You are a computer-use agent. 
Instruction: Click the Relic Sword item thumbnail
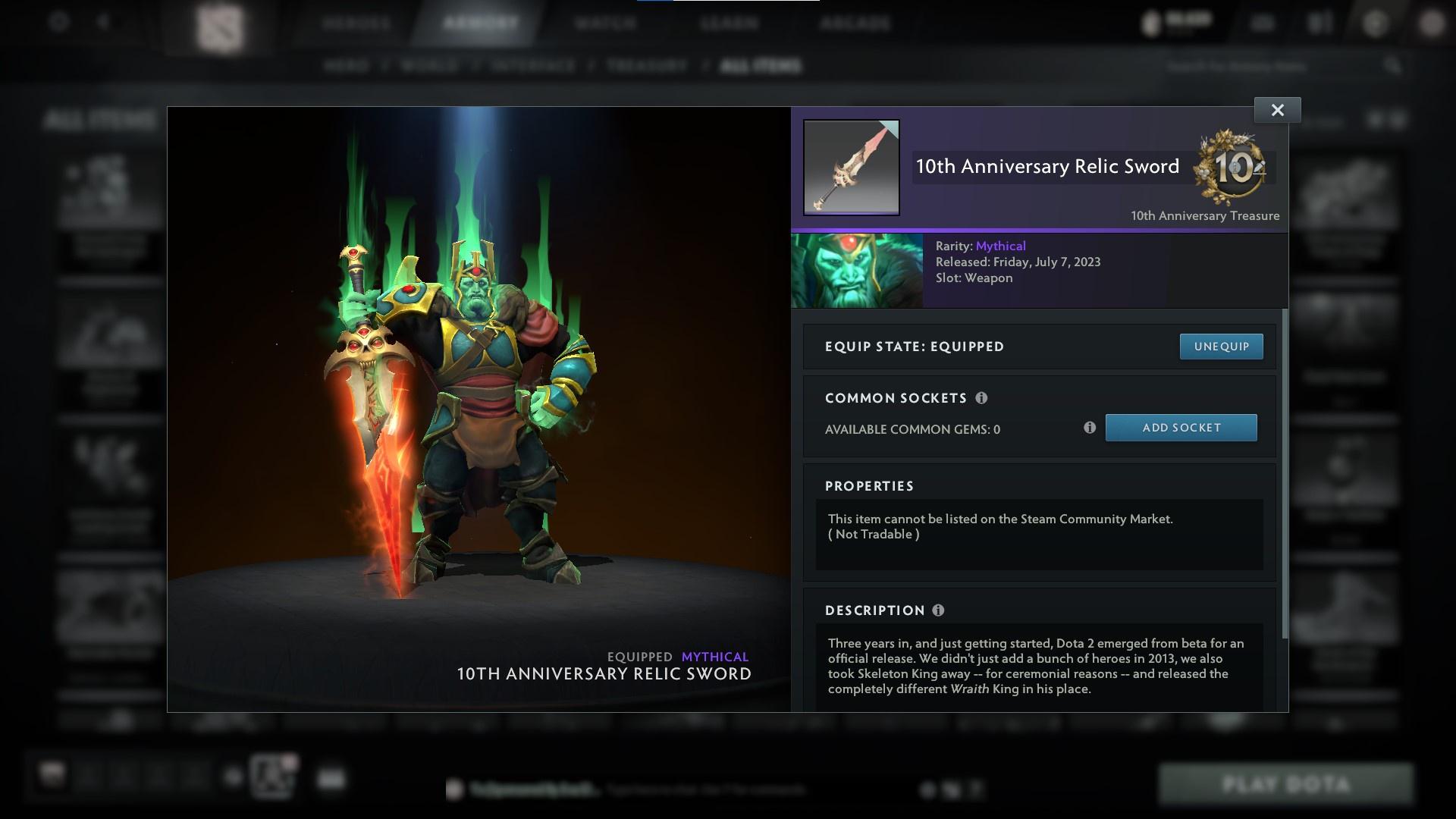851,167
